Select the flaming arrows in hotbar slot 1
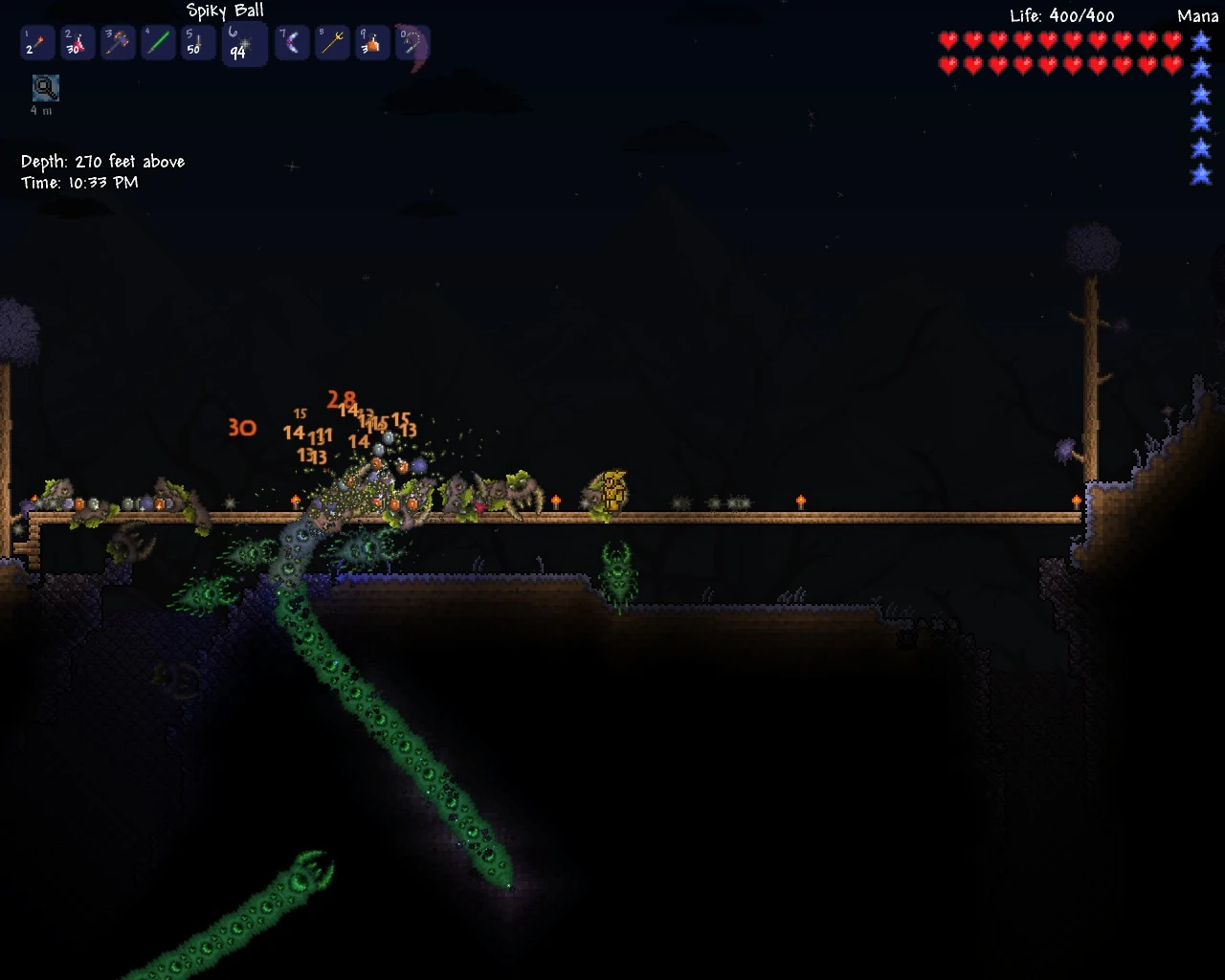1225x980 pixels. pos(36,43)
